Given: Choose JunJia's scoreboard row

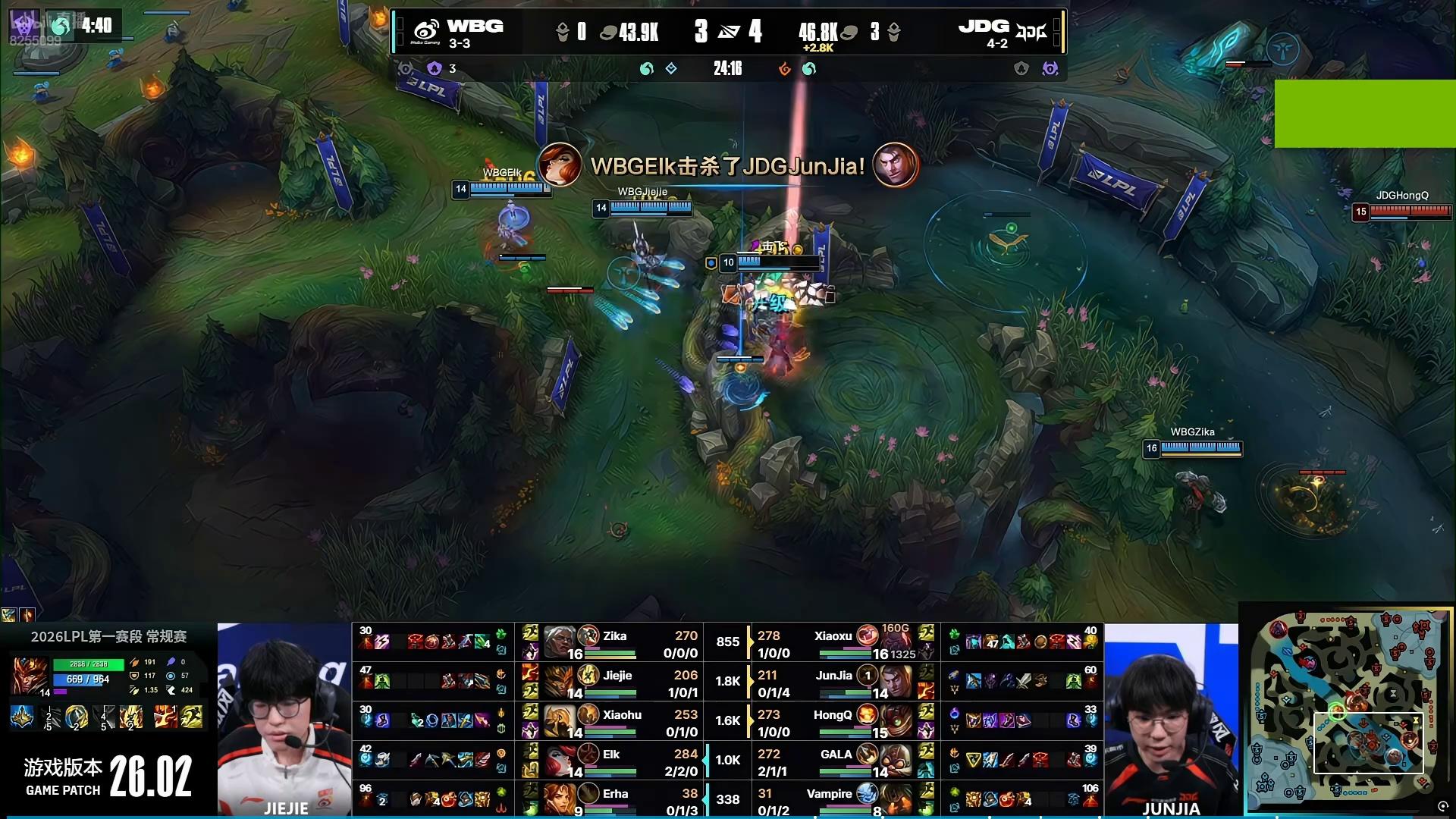Looking at the screenshot, I should tap(843, 682).
